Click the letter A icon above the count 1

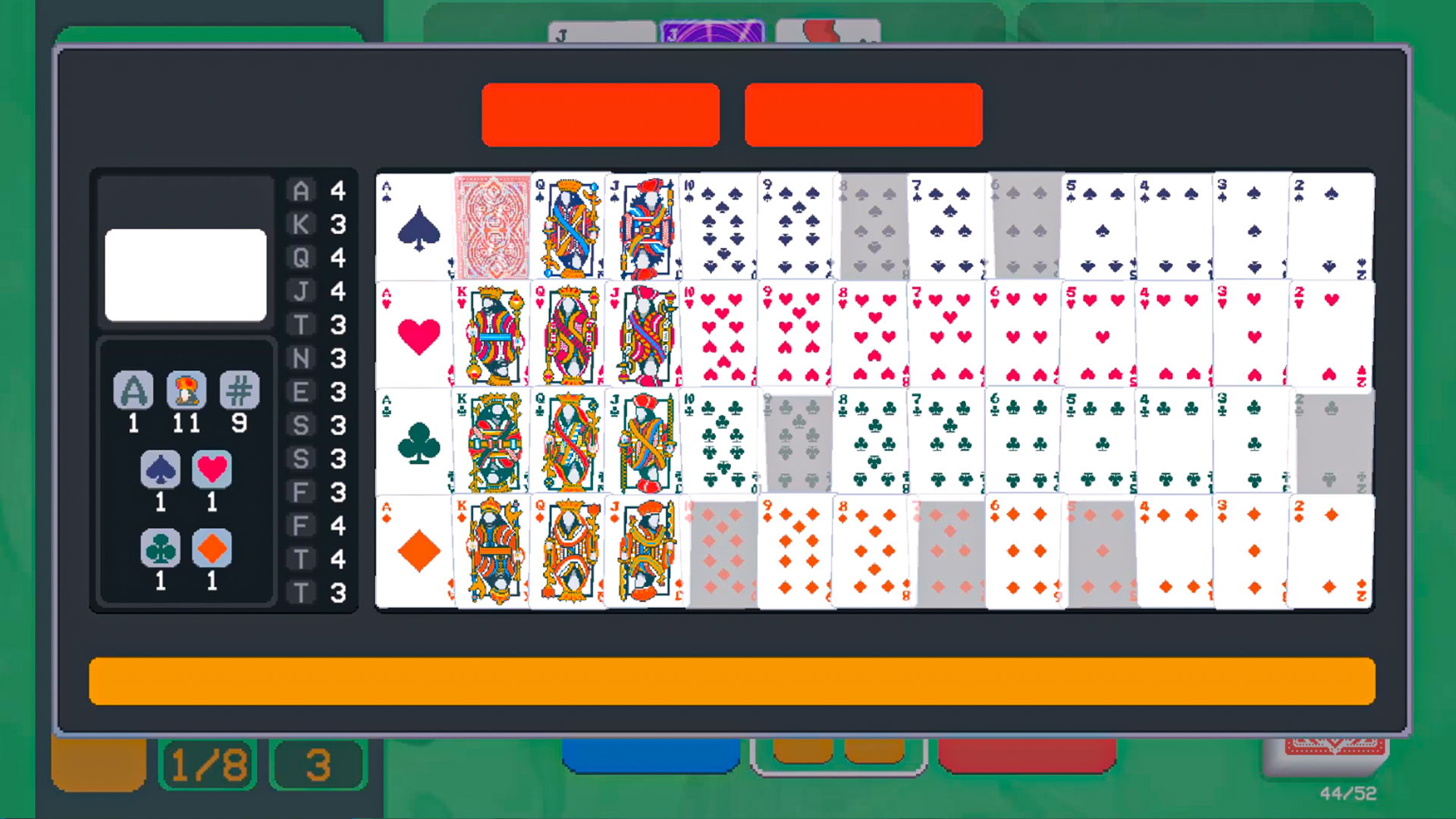[x=133, y=391]
